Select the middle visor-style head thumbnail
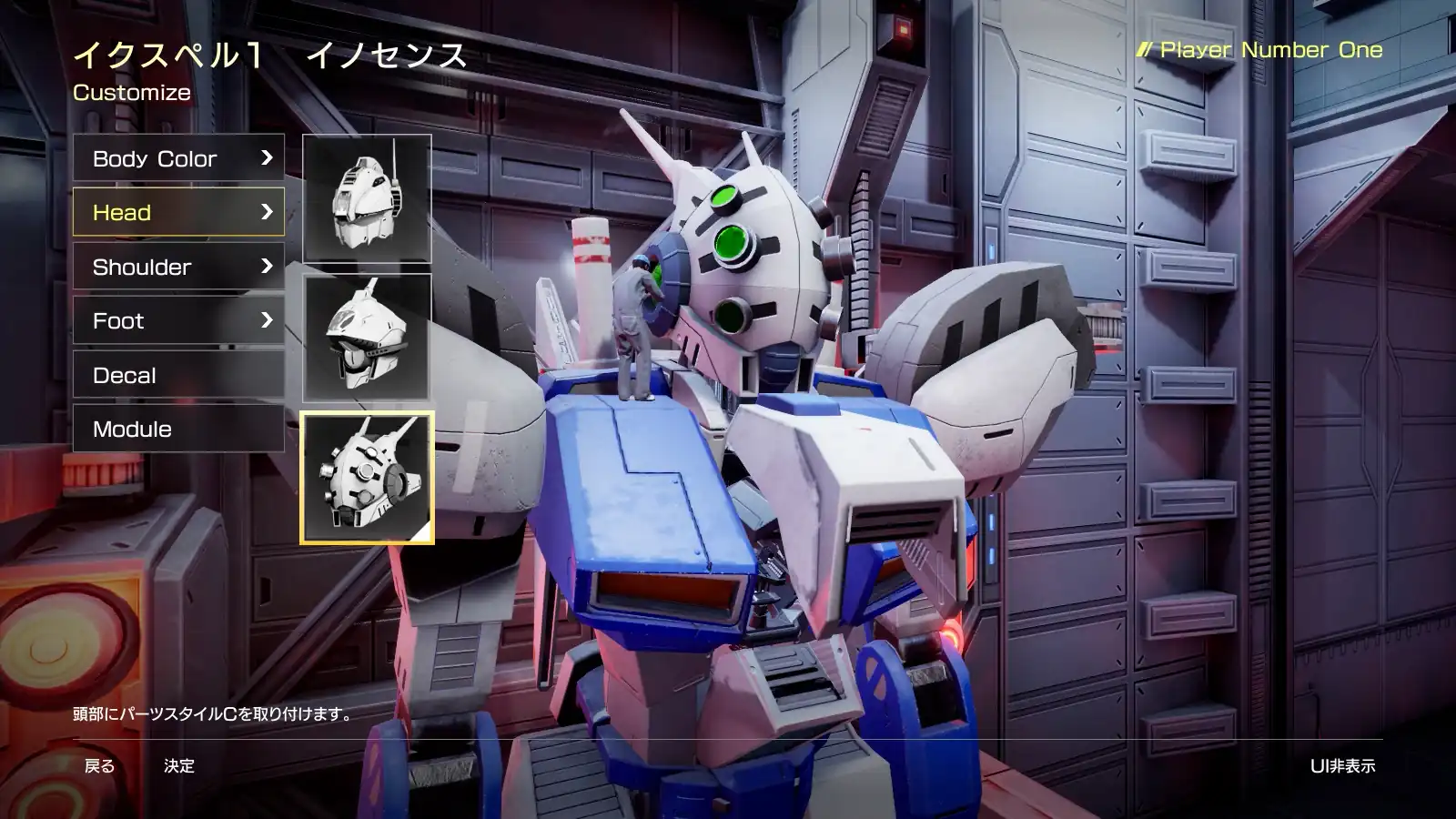Screen dimensions: 1456x819 click(x=366, y=337)
